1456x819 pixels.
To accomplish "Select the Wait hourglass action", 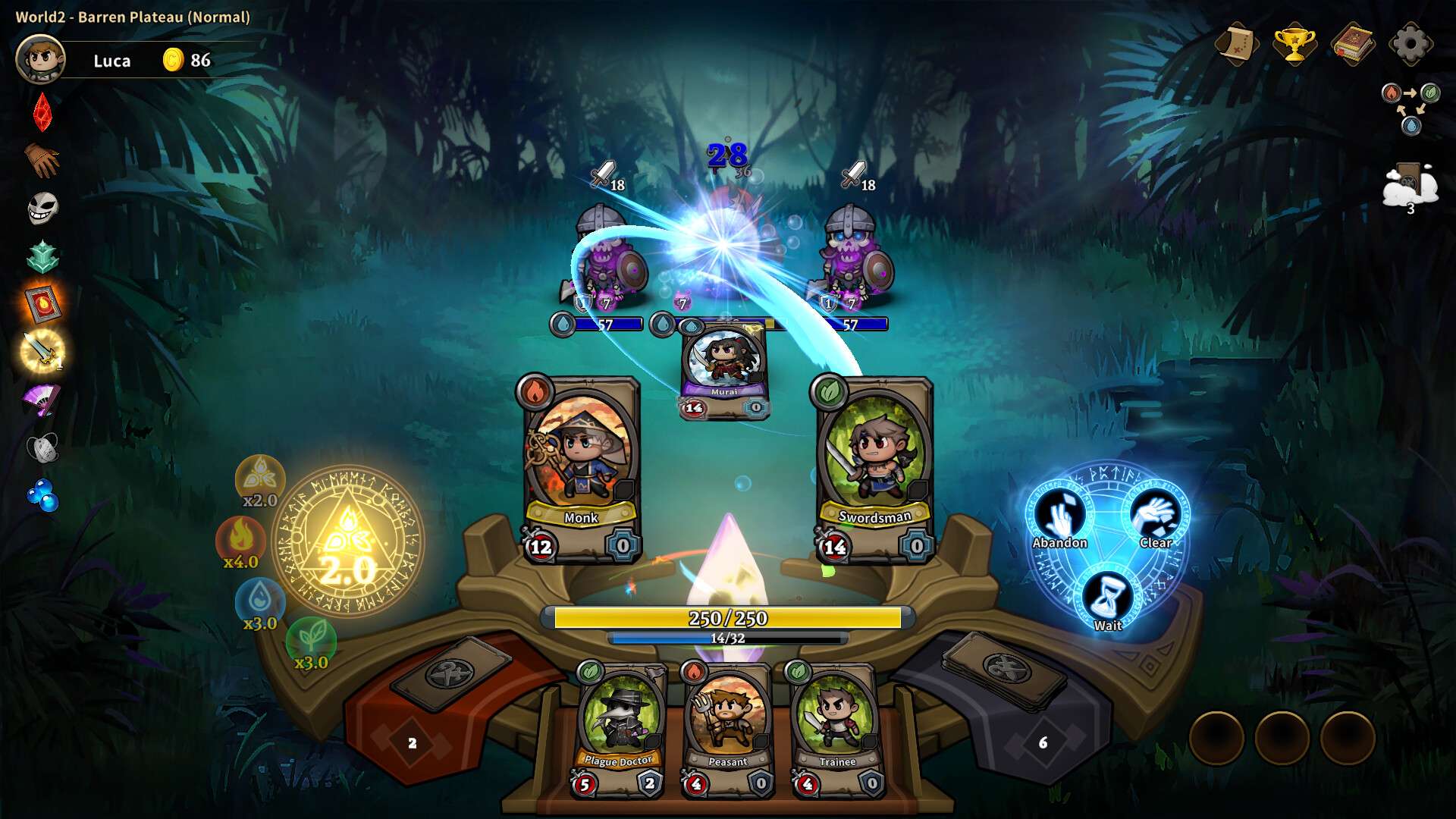I will pyautogui.click(x=1108, y=601).
